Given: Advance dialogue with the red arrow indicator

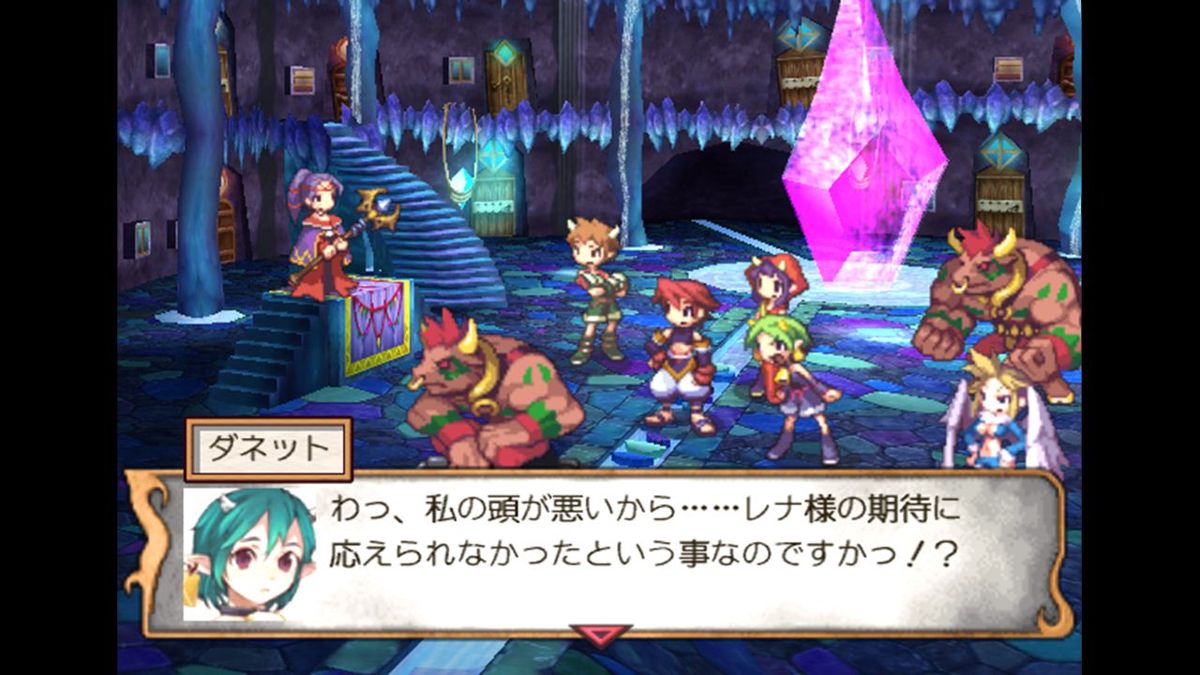Looking at the screenshot, I should [600, 634].
